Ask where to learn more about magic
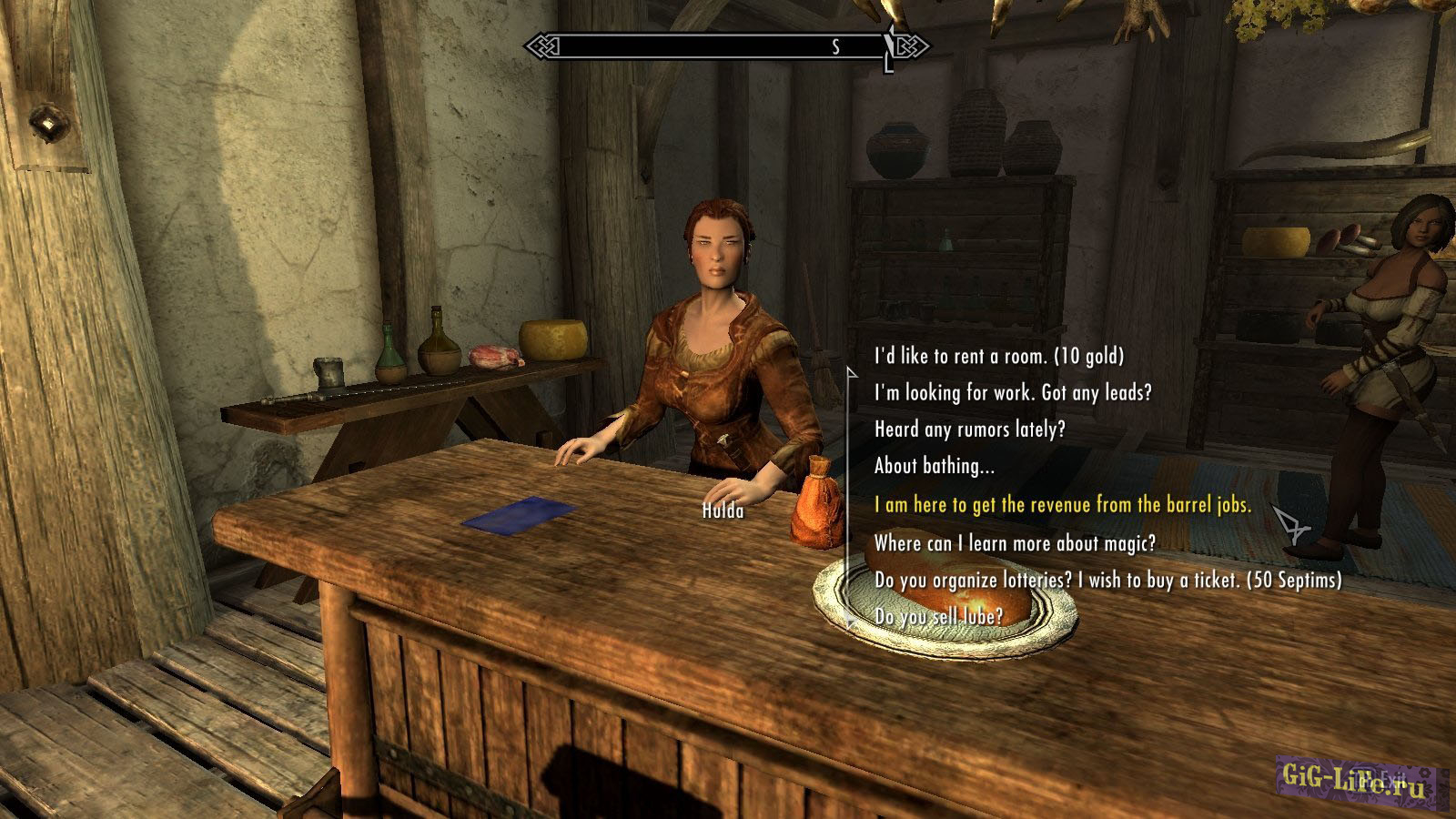Image resolution: width=1456 pixels, height=819 pixels. coord(1015,543)
